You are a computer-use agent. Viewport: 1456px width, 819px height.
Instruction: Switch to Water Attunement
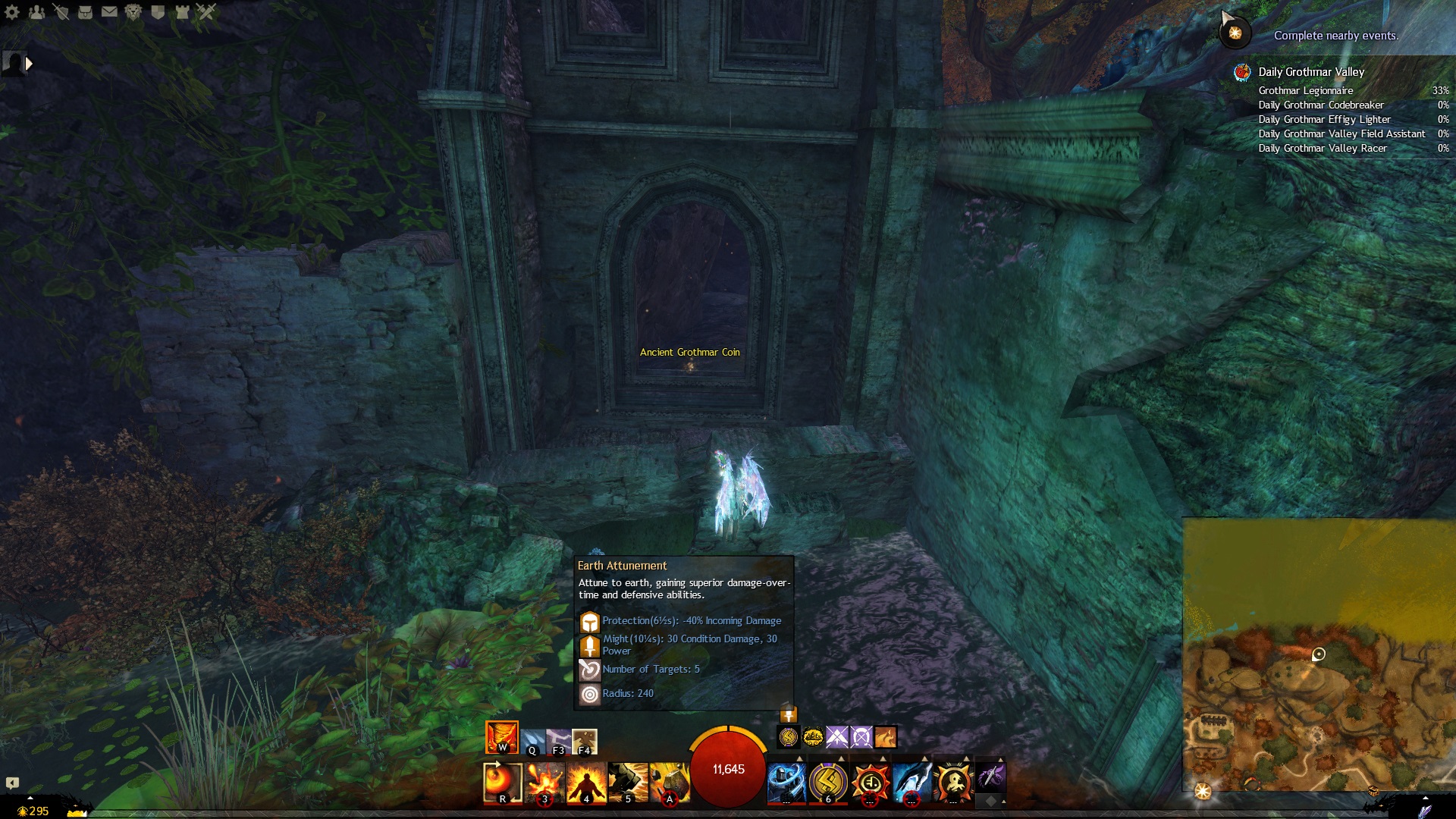[532, 742]
